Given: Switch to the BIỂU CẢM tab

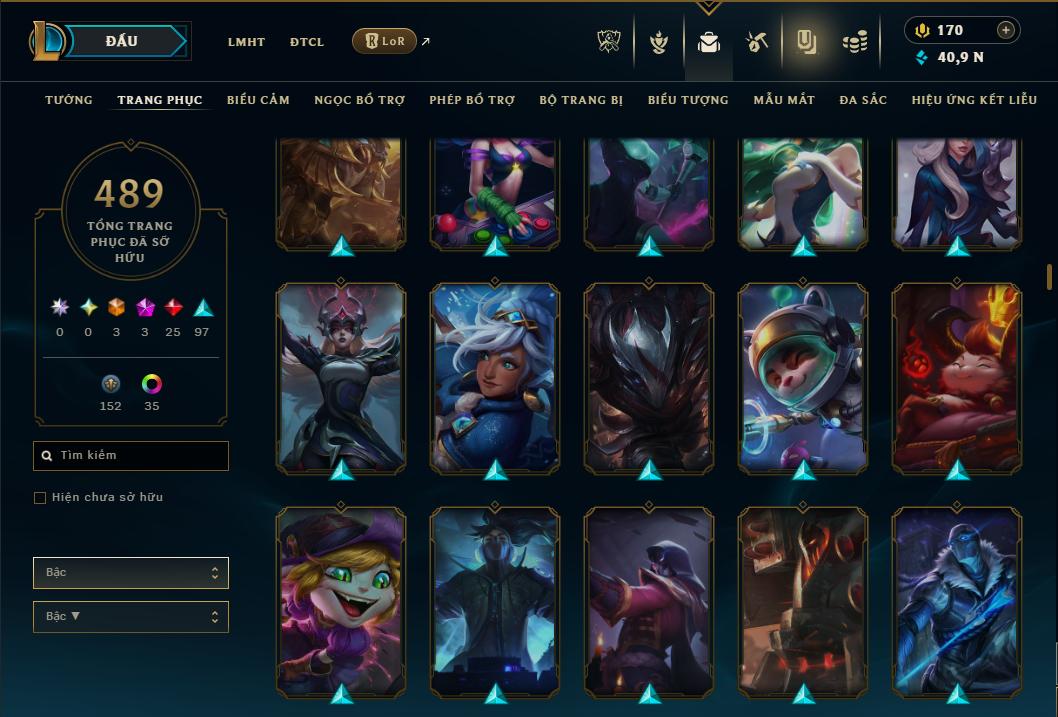Looking at the screenshot, I should [x=258, y=100].
